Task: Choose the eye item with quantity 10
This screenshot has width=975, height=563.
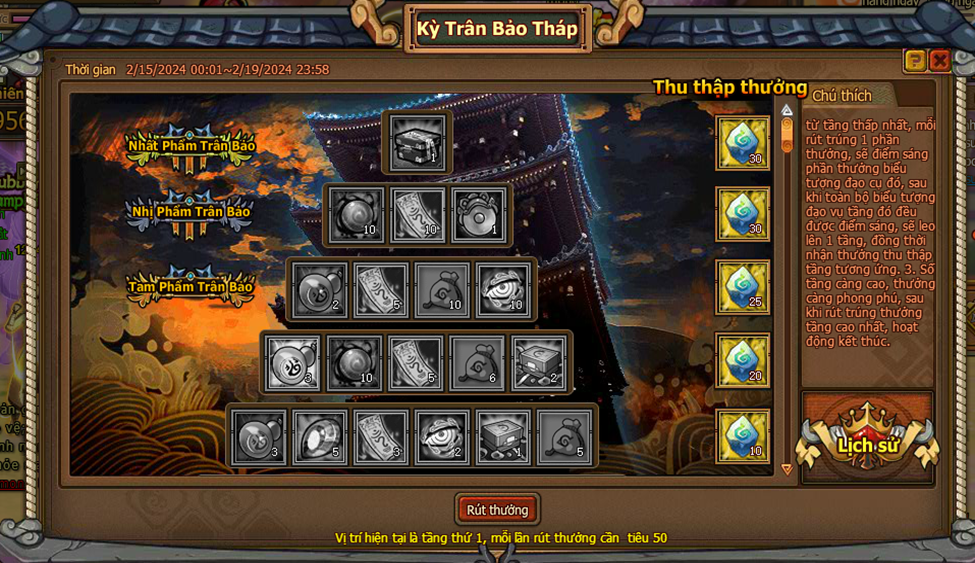Action: point(503,289)
